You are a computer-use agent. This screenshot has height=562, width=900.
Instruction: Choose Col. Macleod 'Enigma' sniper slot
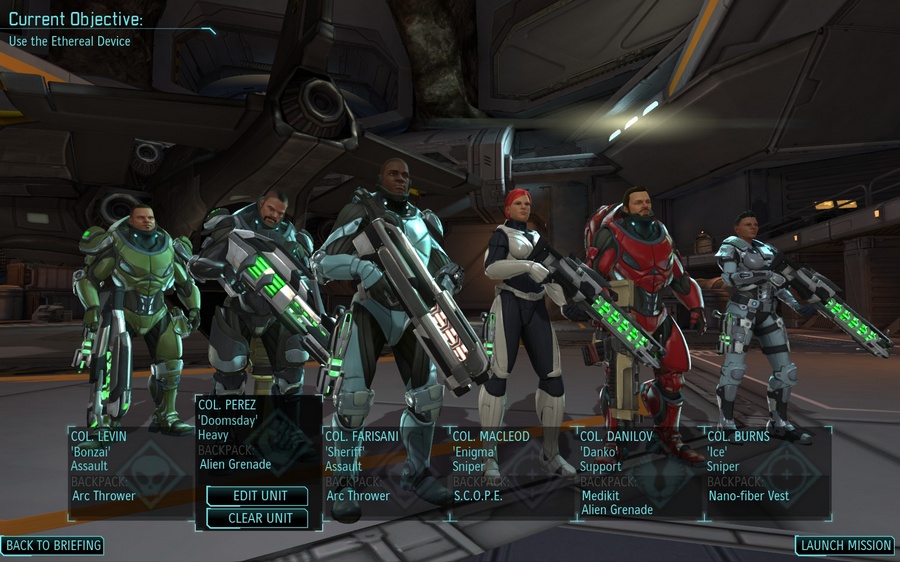513,472
